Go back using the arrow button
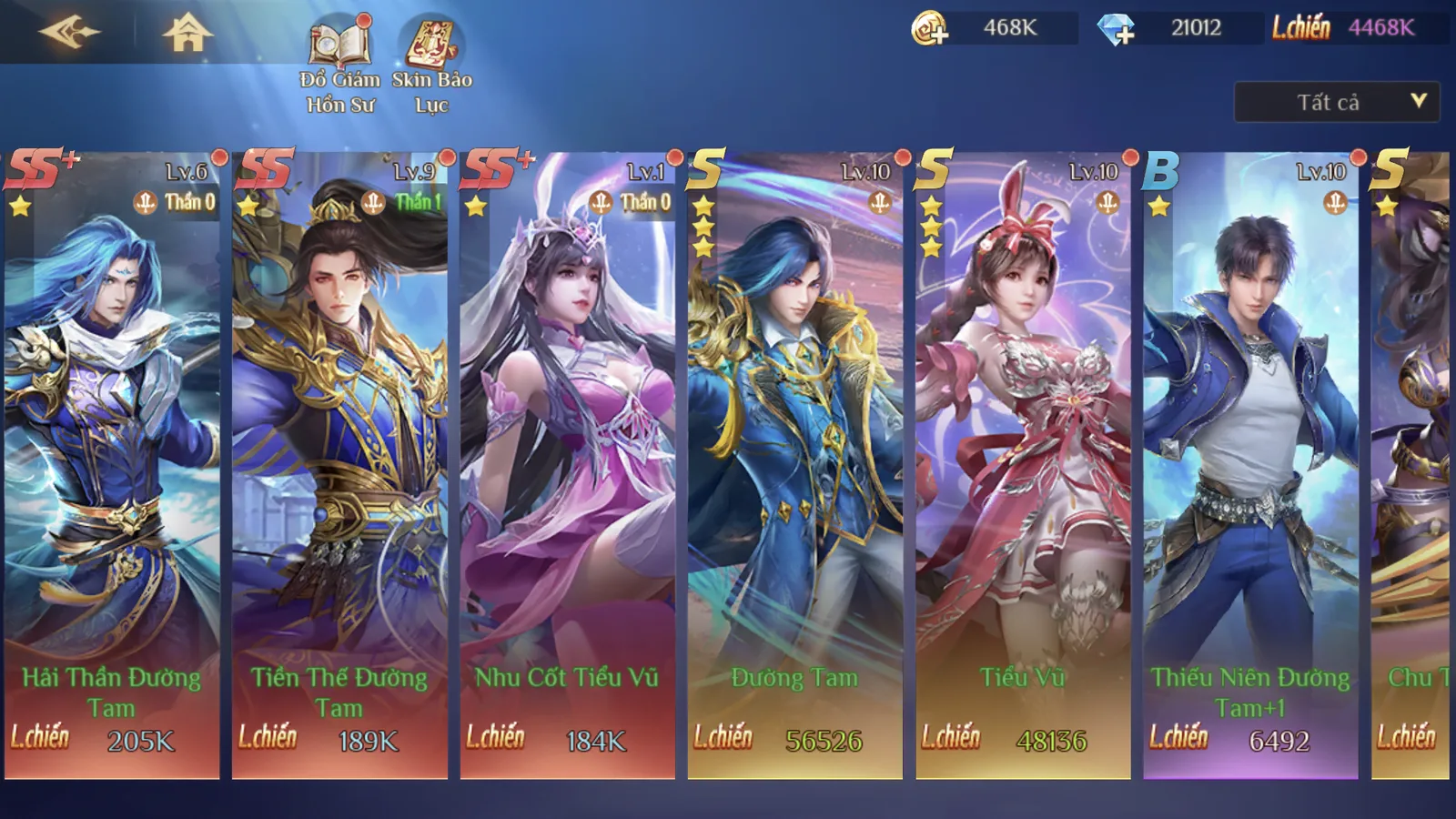This screenshot has width=1456, height=819. pos(68,33)
